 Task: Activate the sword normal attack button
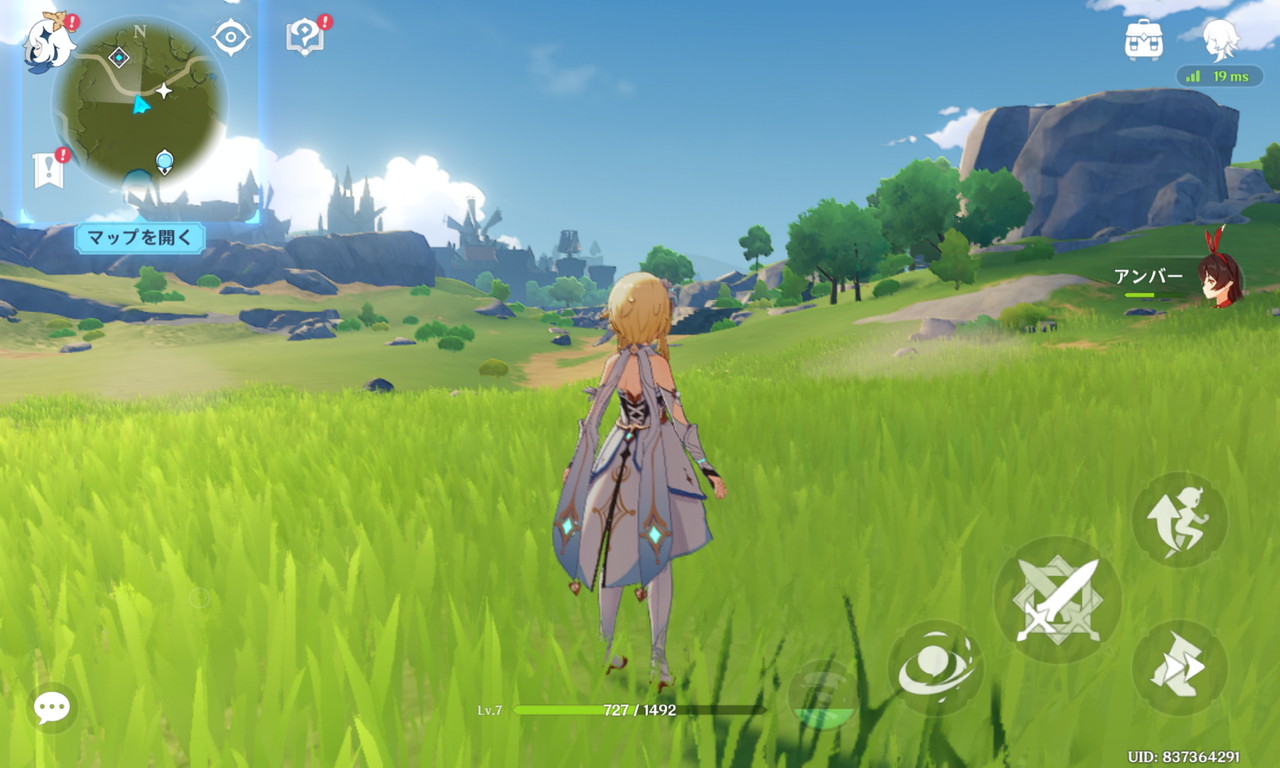pos(1057,600)
